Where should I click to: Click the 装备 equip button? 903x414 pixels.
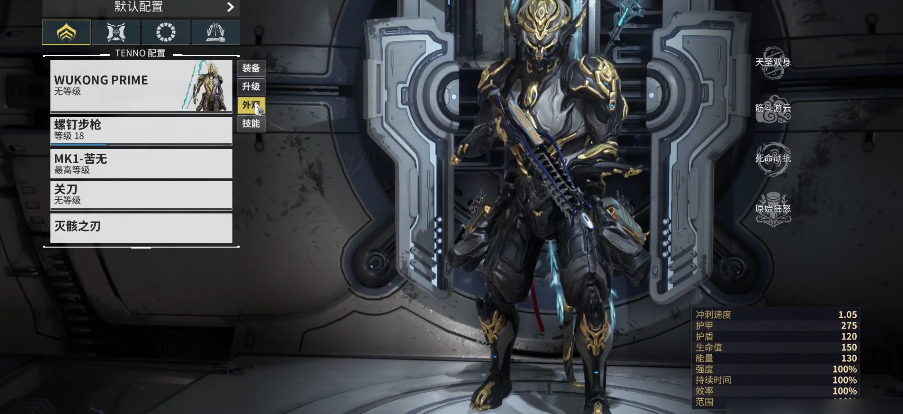251,68
